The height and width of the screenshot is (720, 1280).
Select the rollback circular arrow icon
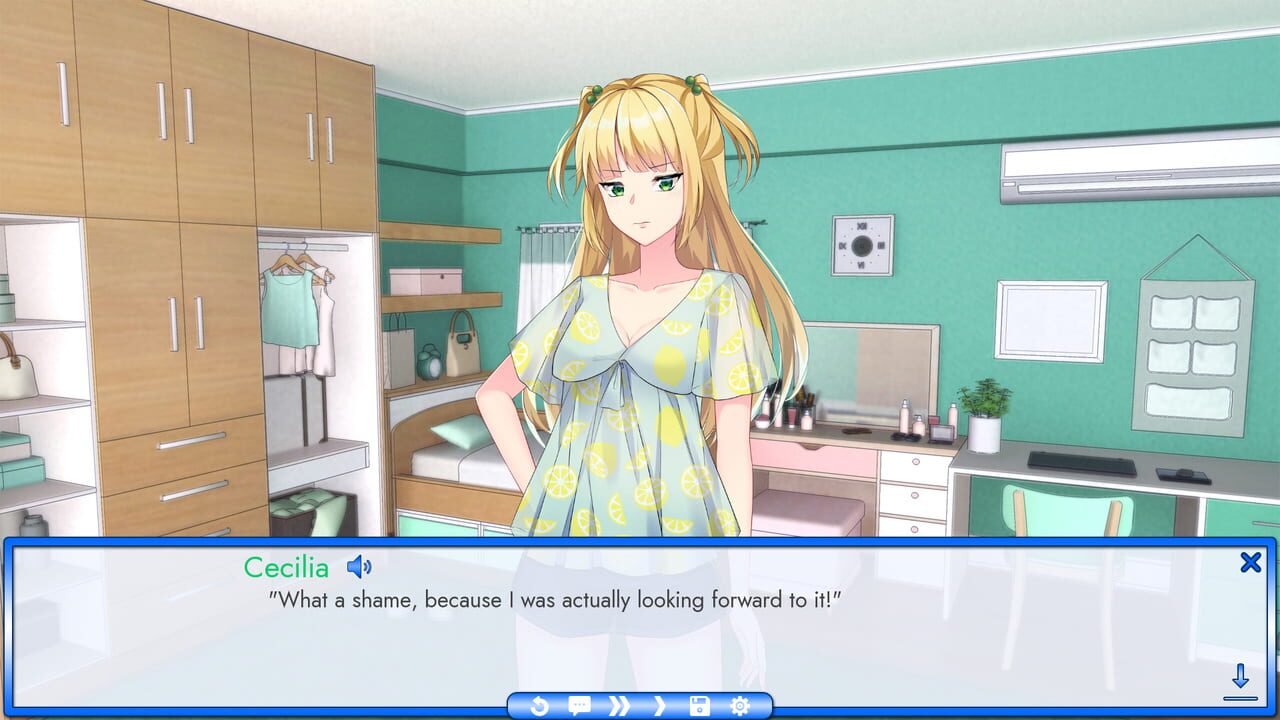coord(540,705)
